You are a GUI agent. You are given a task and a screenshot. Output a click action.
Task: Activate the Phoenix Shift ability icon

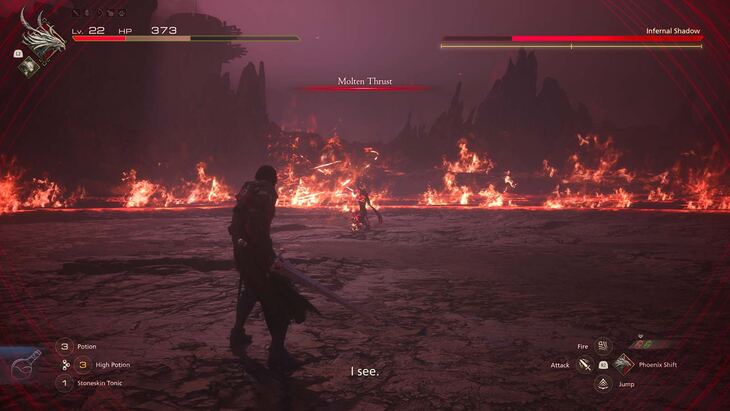[624, 364]
